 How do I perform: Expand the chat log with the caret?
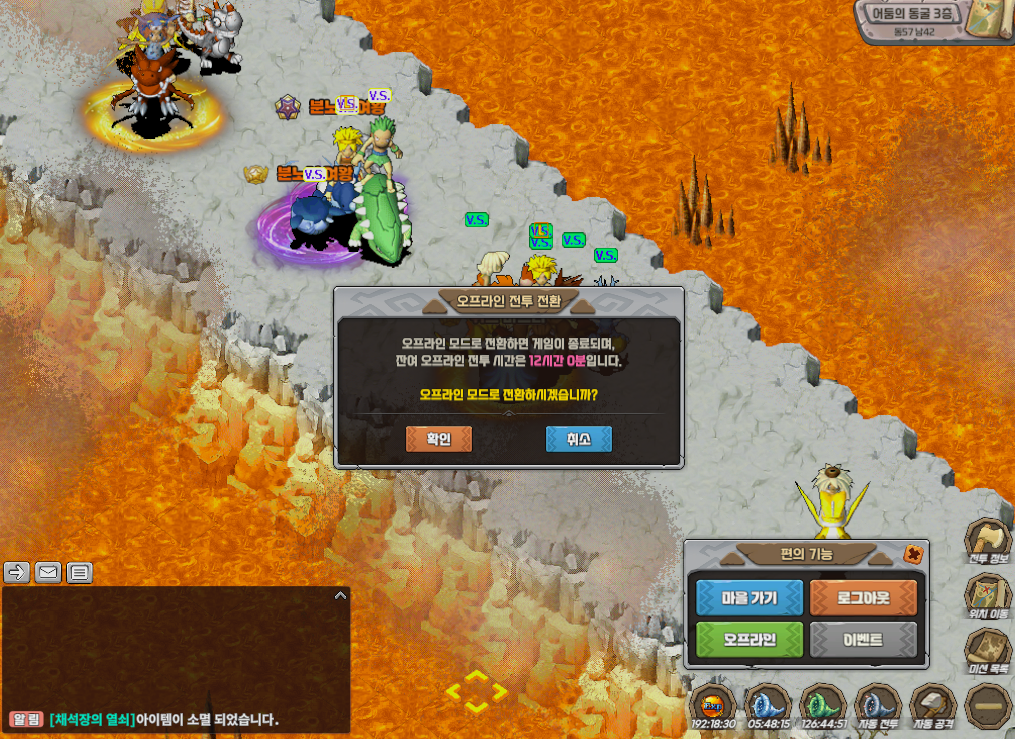(340, 596)
